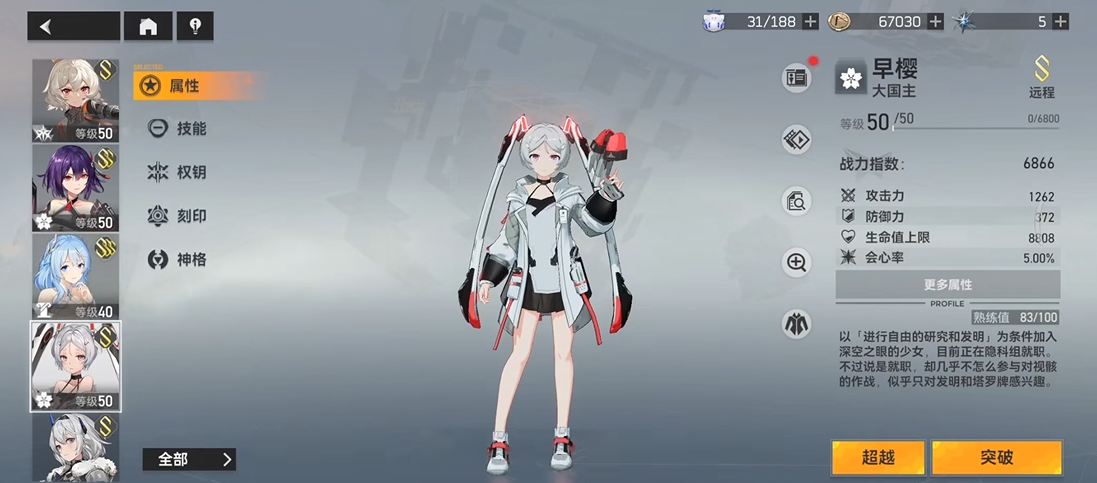The image size is (1097, 483).
Task: Go back with the arrow button
Action: pos(72,26)
